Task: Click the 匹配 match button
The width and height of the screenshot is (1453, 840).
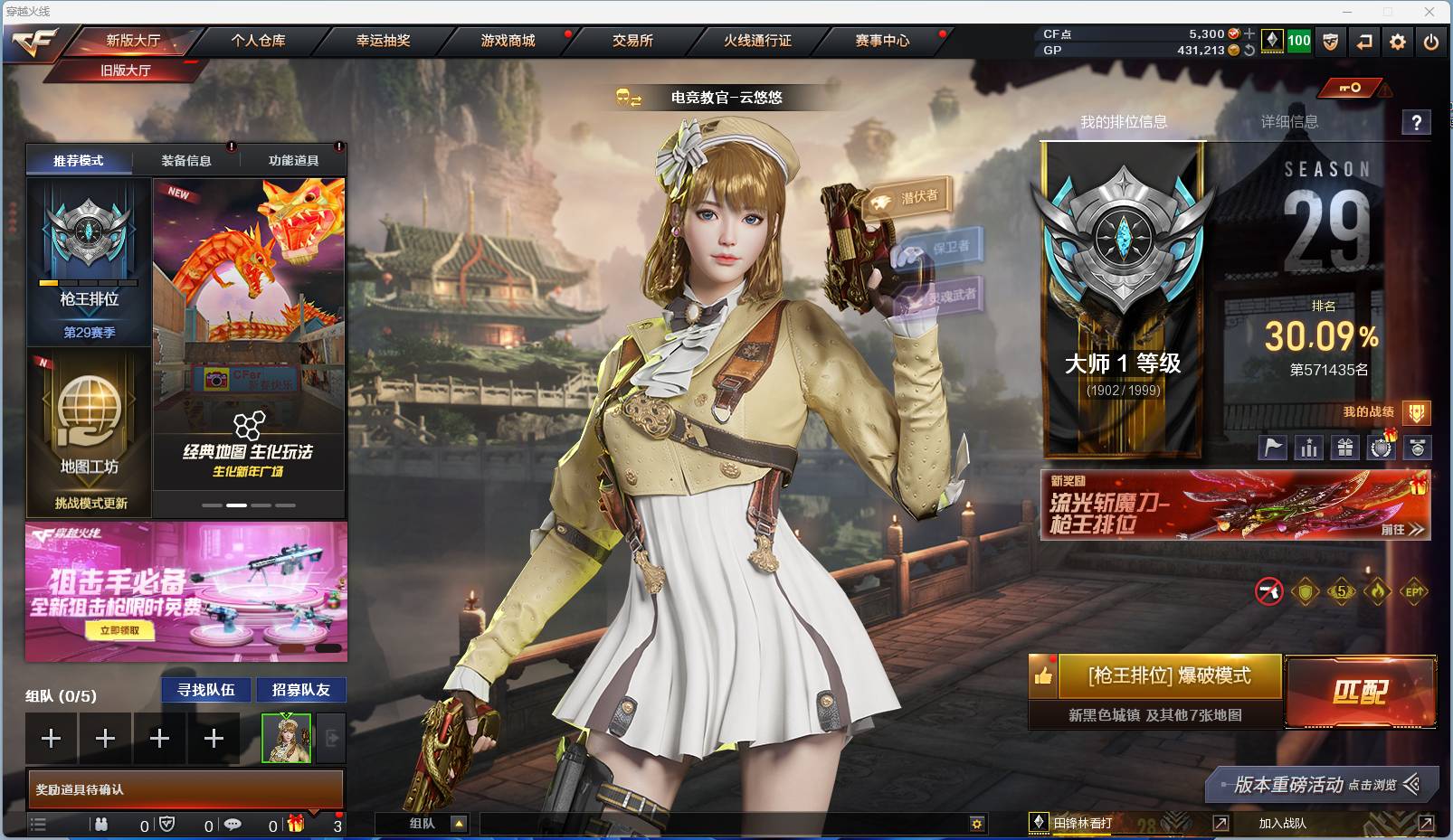Action: point(1360,690)
